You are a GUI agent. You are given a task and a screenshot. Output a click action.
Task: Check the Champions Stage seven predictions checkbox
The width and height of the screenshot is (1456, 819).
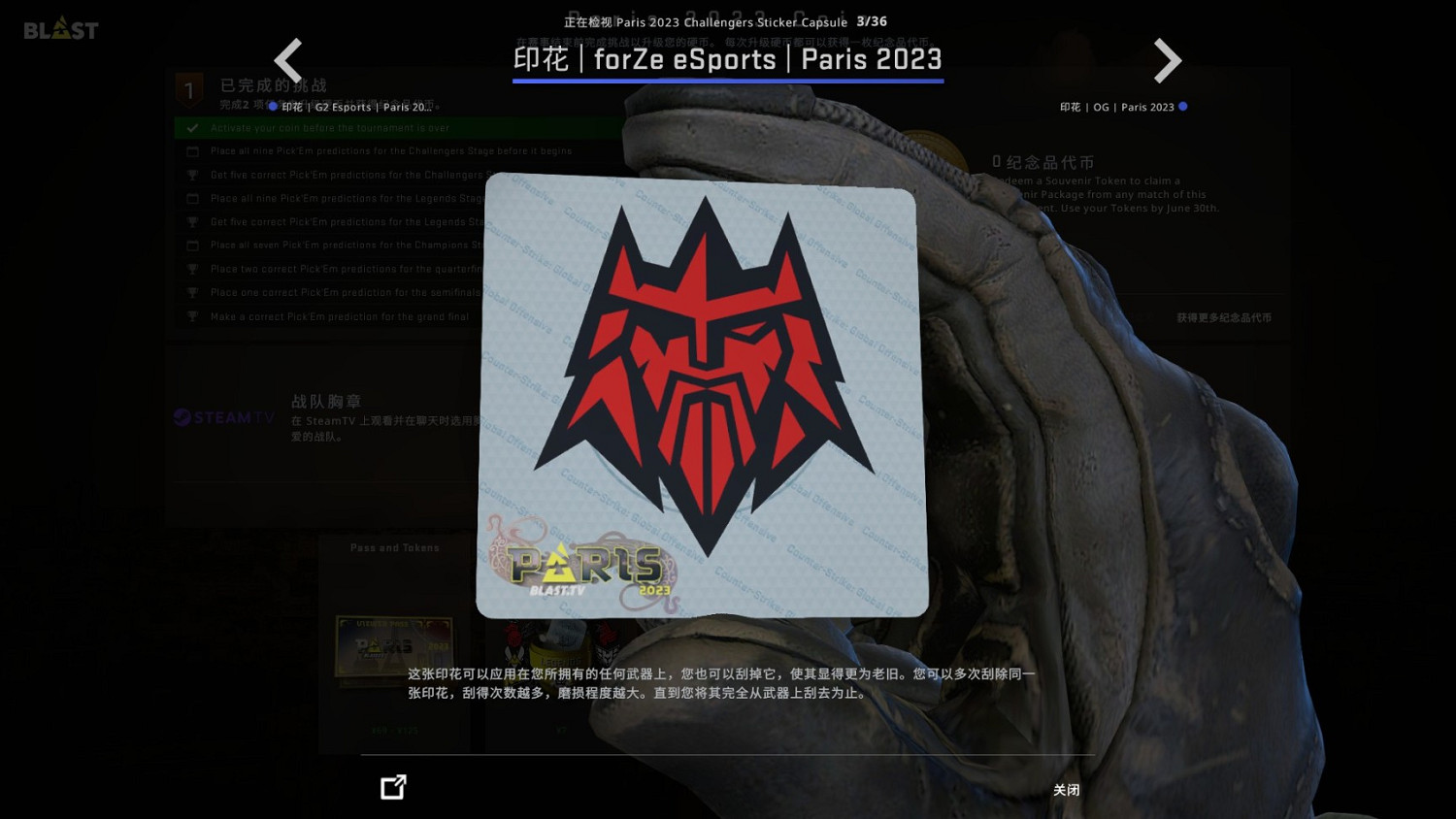191,245
